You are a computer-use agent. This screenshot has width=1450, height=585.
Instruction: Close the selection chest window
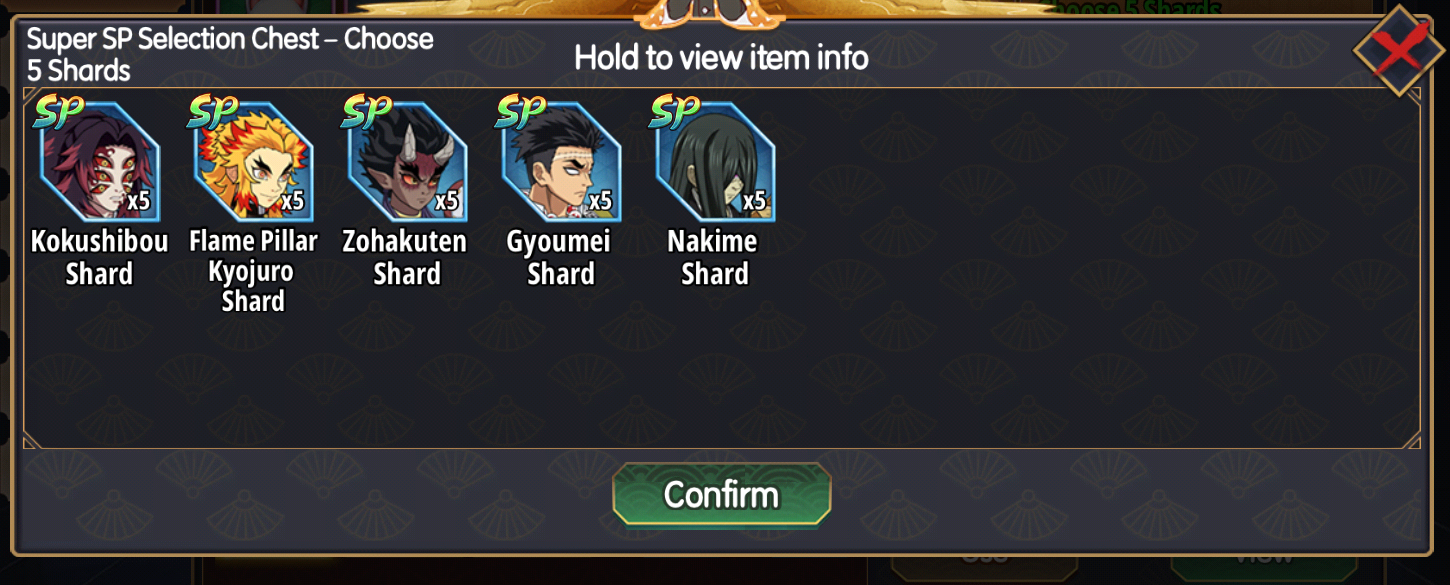coord(1397,52)
